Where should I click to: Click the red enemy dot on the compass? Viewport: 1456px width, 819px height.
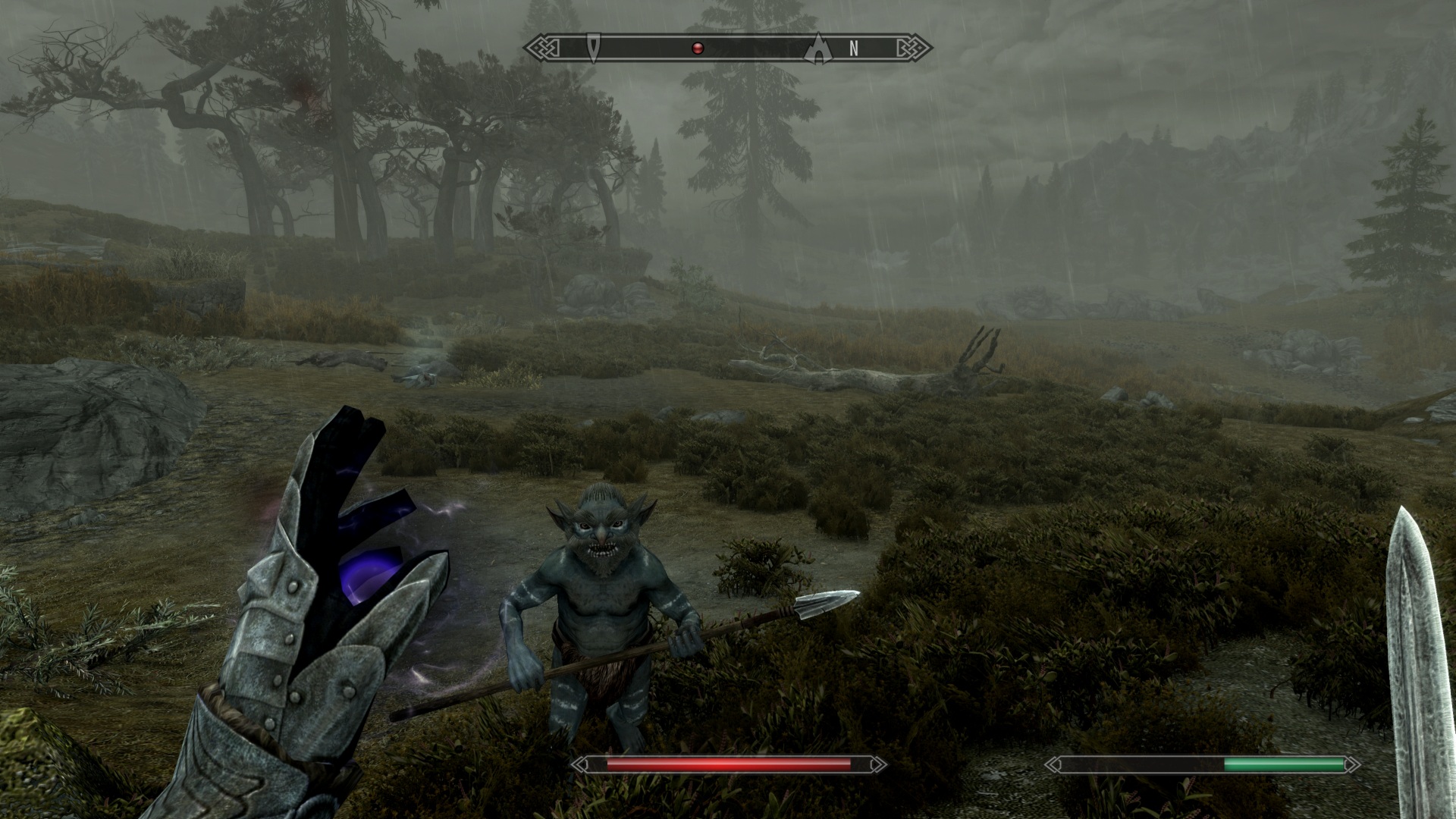point(698,49)
